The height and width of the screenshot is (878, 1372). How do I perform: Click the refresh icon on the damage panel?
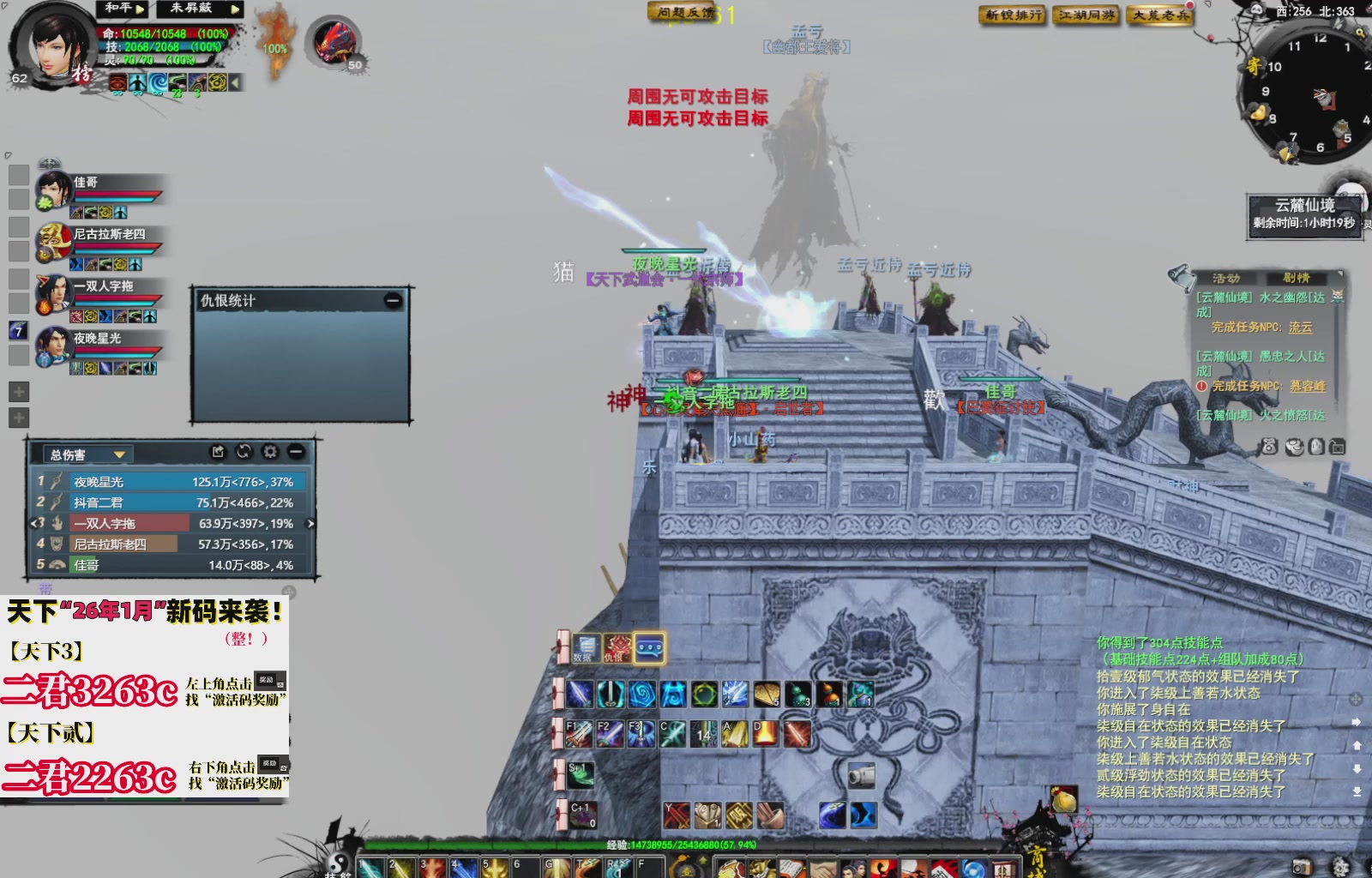click(x=243, y=452)
